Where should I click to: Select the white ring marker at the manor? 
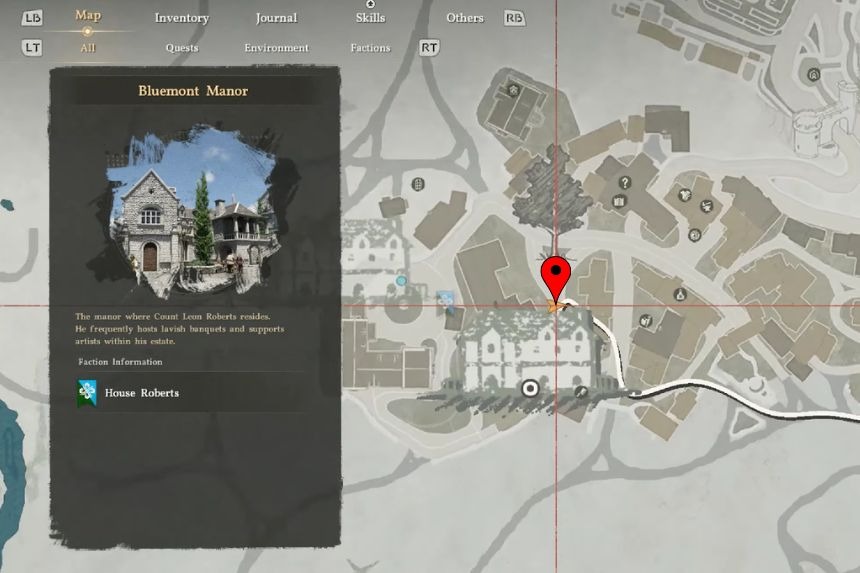530,389
